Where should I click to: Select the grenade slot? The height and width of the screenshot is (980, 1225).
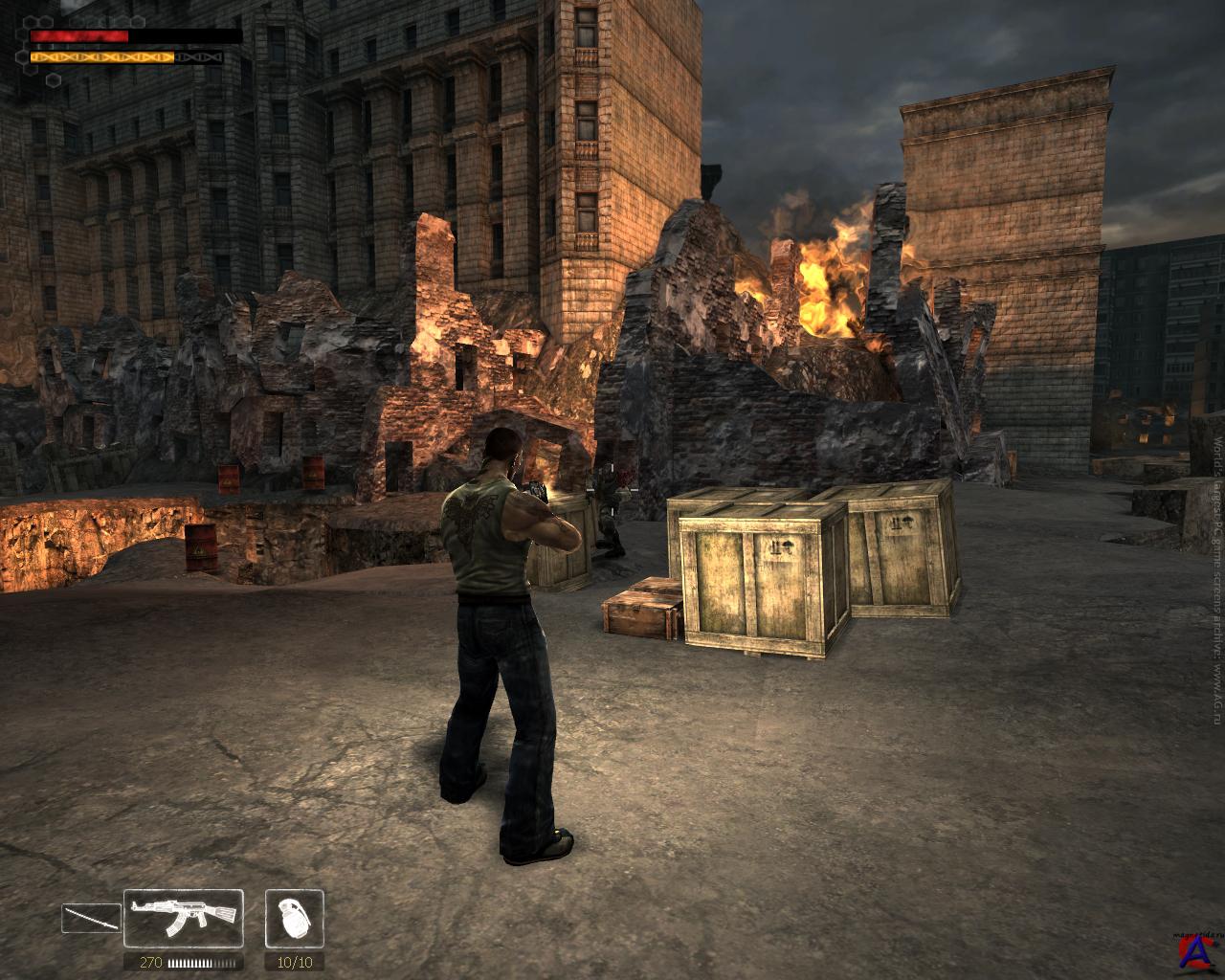point(294,919)
